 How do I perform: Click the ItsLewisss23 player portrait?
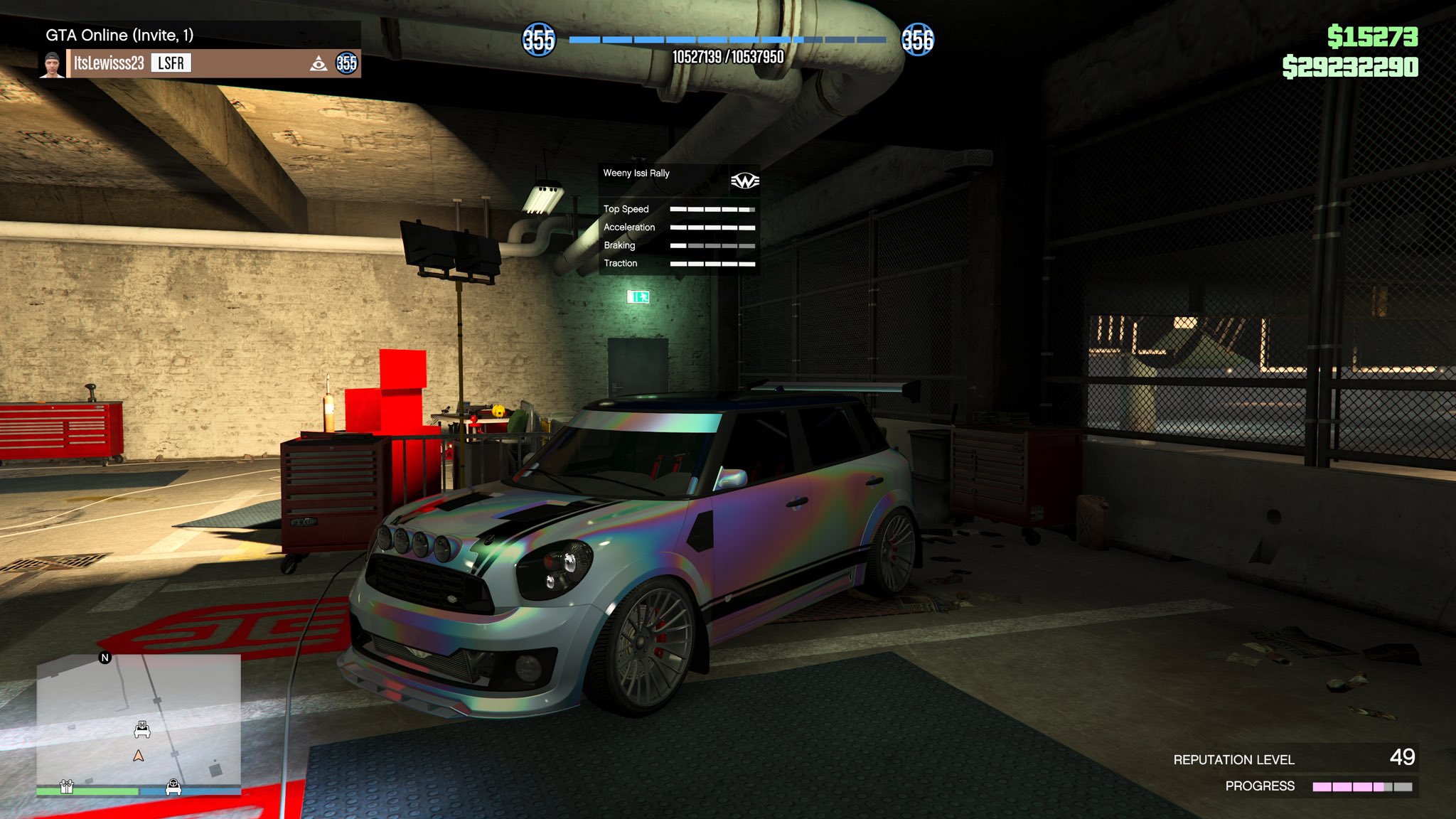(52, 64)
